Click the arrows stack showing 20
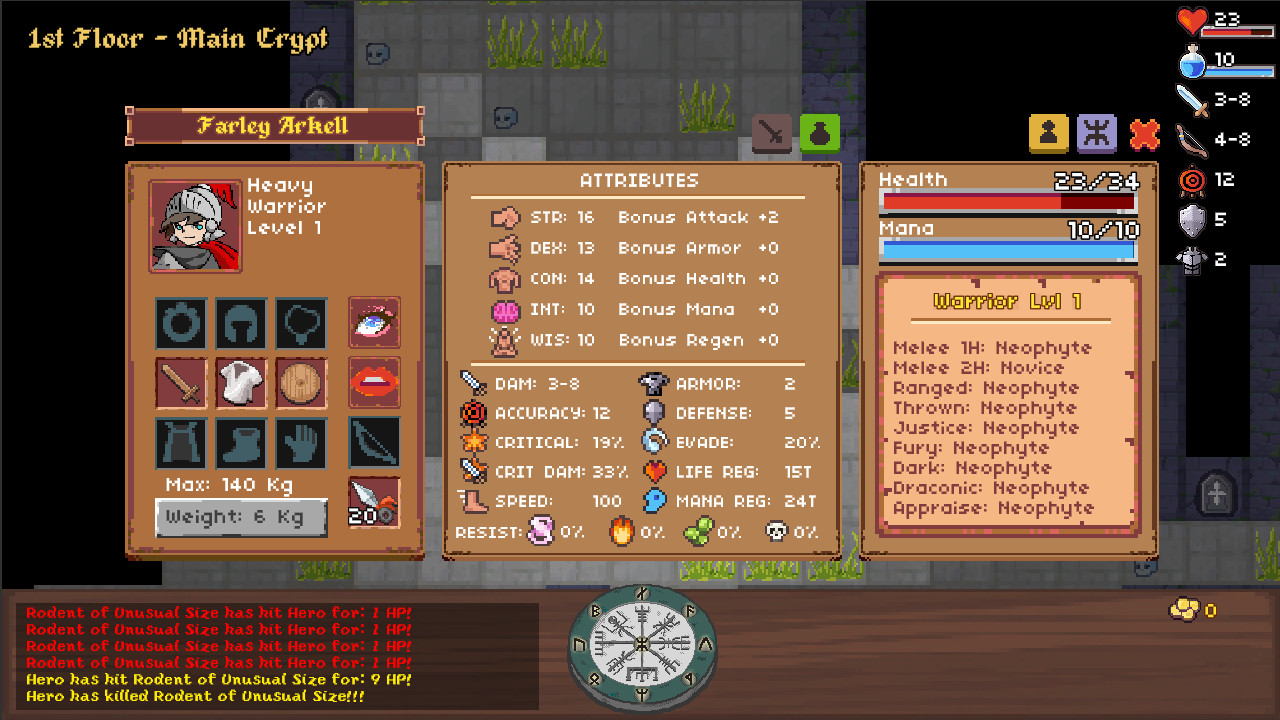 tap(374, 501)
